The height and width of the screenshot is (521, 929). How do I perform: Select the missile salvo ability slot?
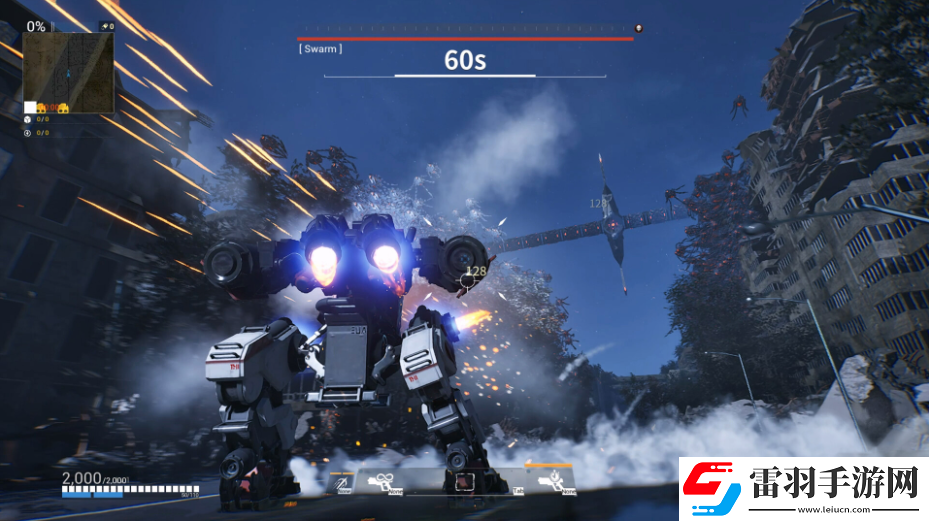343,482
